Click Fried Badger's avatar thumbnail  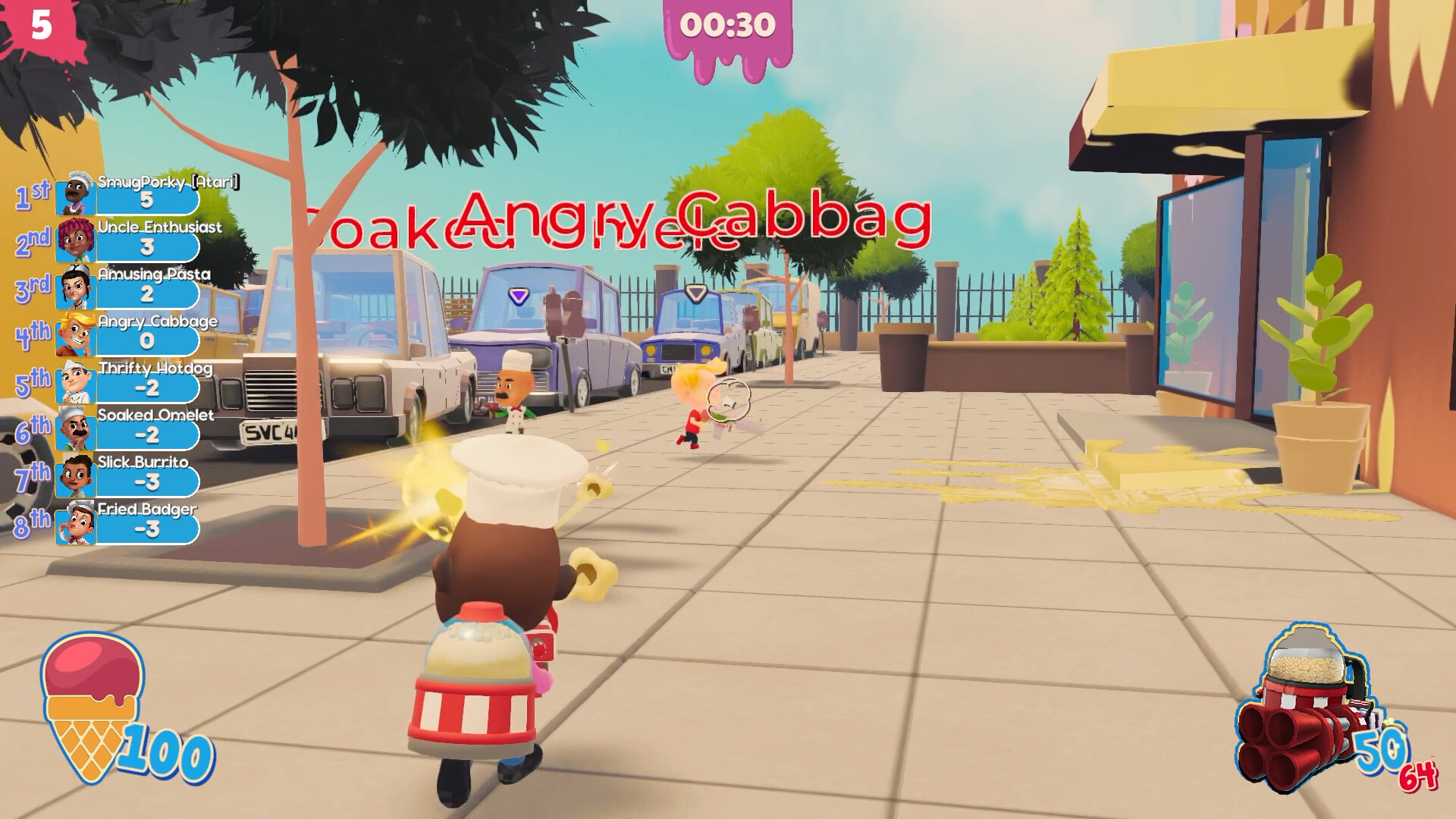click(x=75, y=523)
